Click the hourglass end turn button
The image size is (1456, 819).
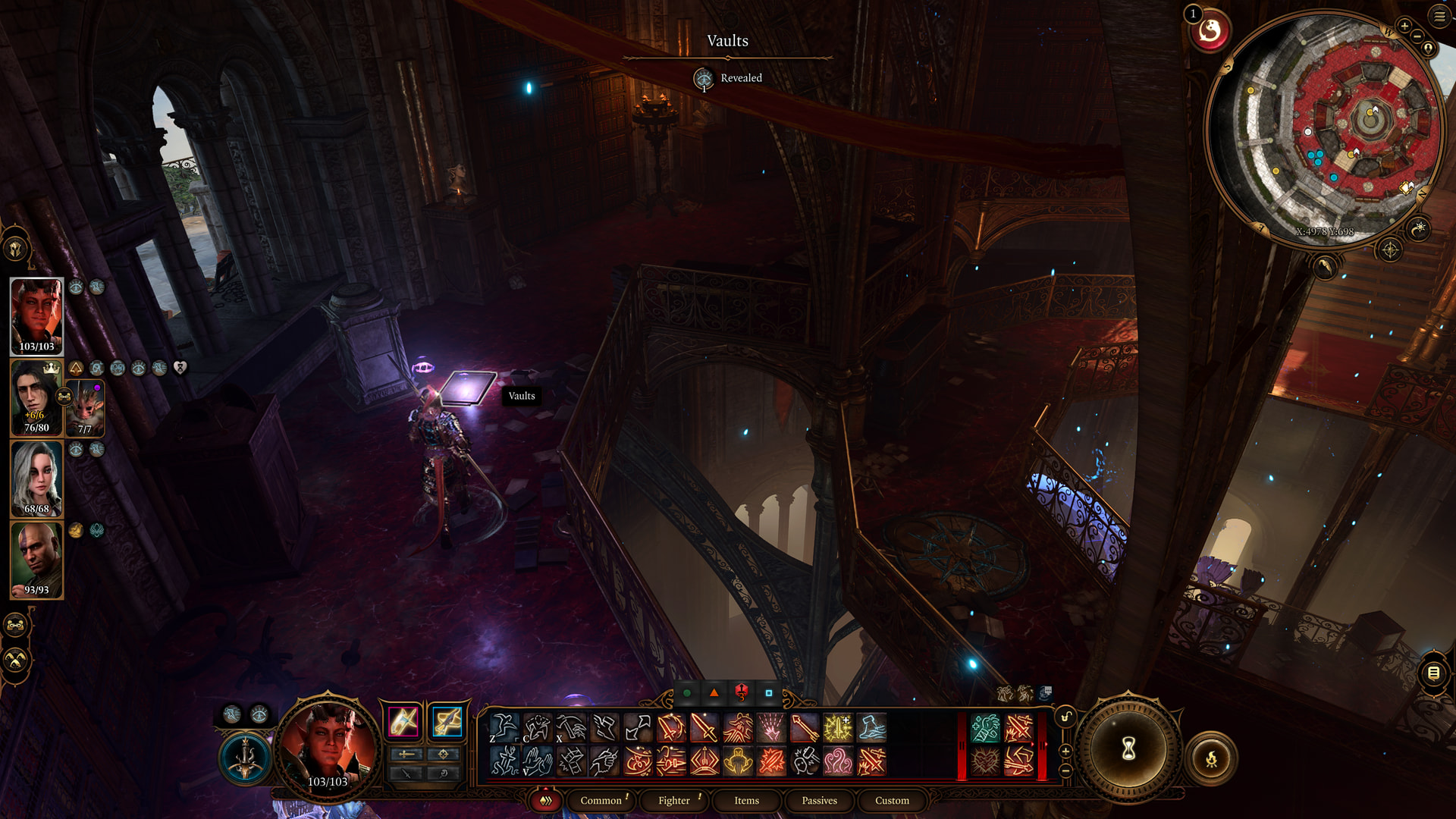[x=1128, y=749]
